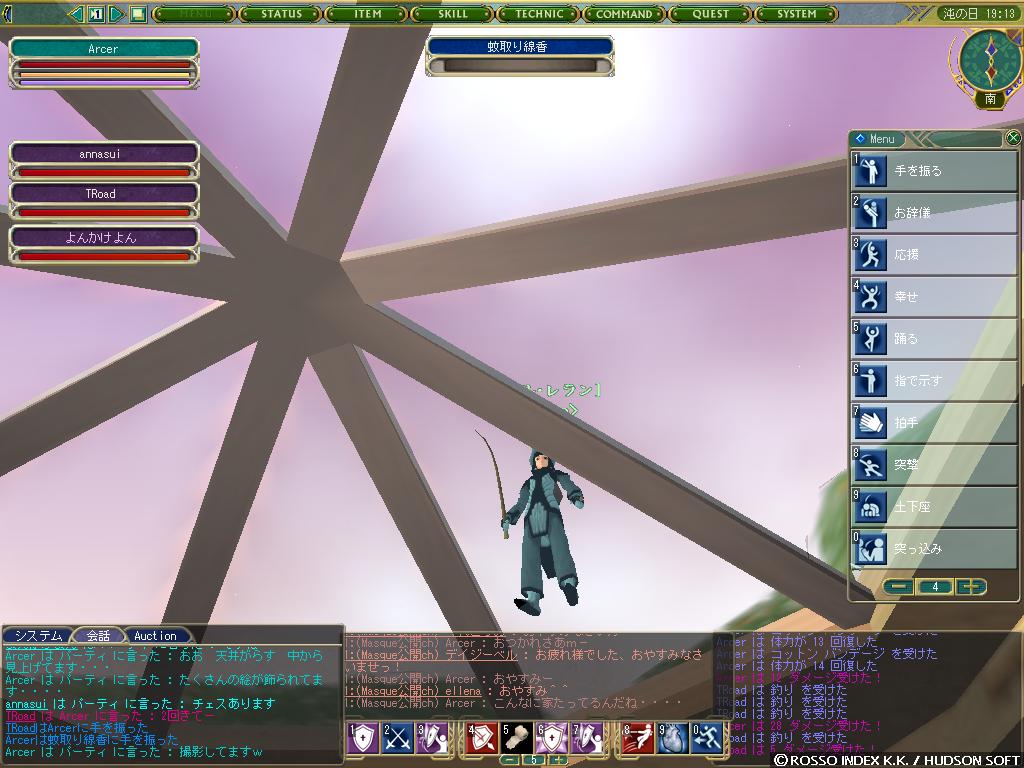Click the compass minimap
Screen dimensions: 1024x768
990,60
